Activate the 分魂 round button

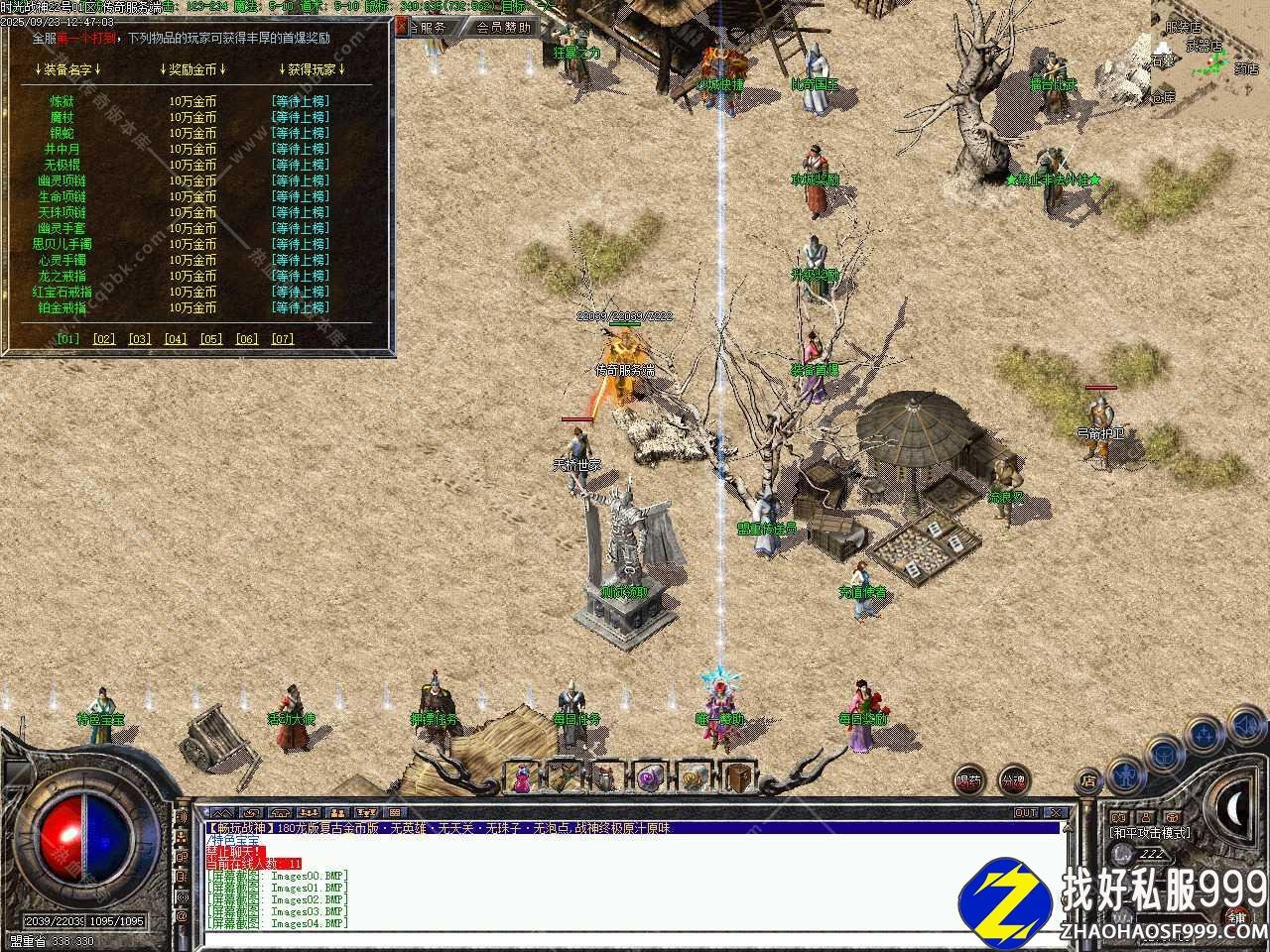tap(1013, 779)
